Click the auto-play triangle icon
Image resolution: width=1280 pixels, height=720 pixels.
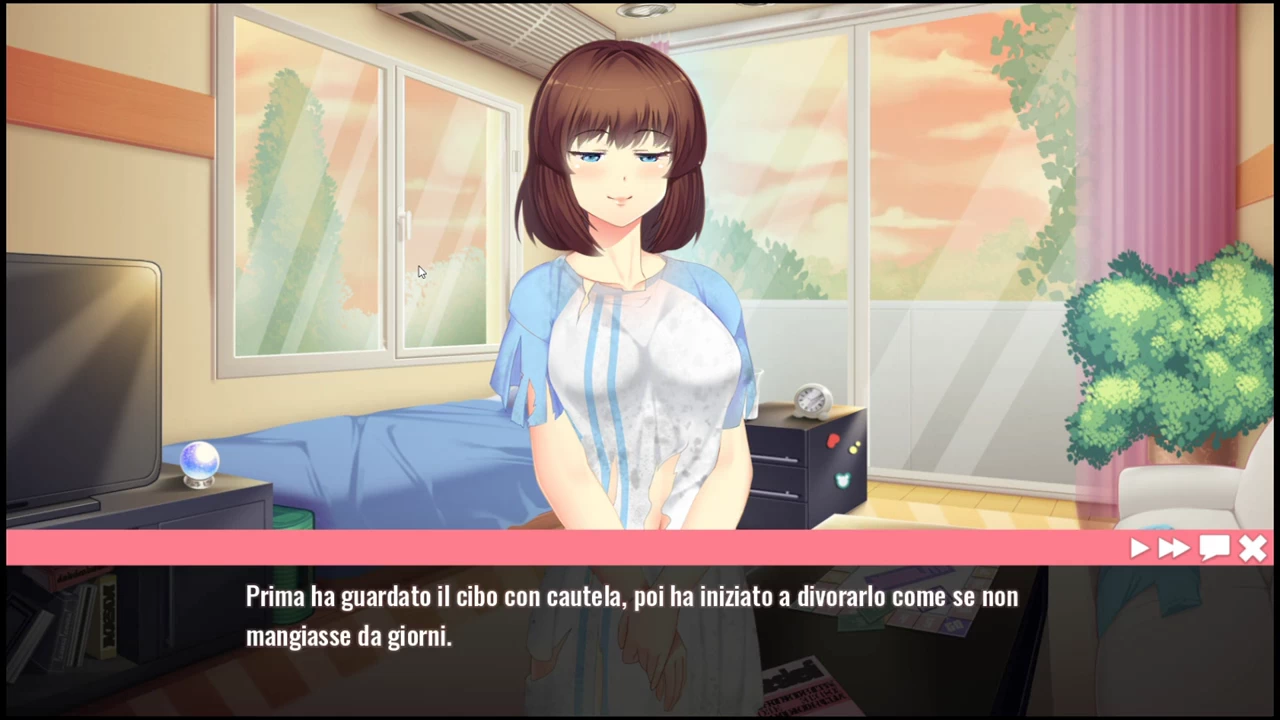(1139, 548)
